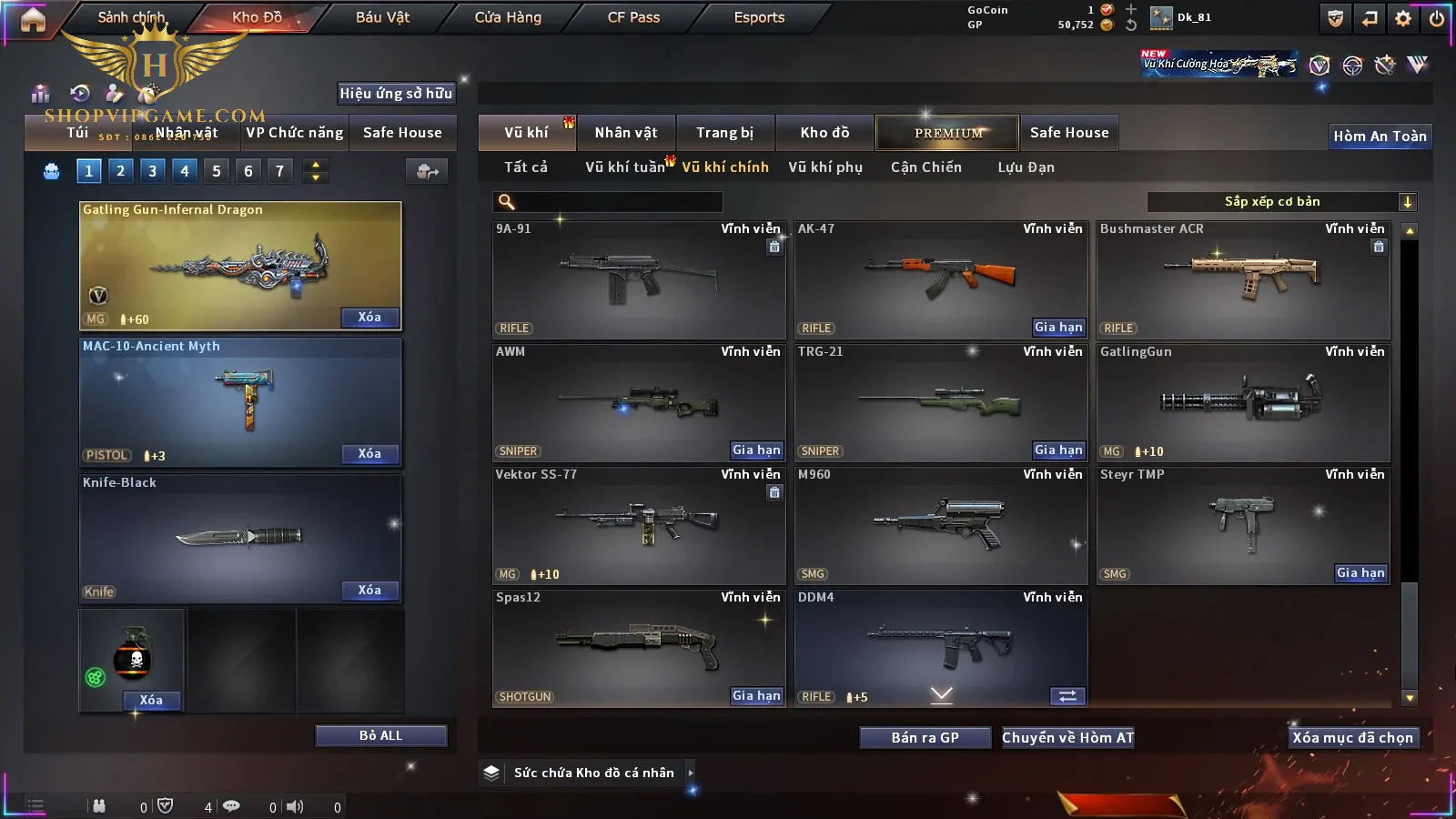
Task: Select the Vũ khí phụ weapon filter
Action: [824, 167]
